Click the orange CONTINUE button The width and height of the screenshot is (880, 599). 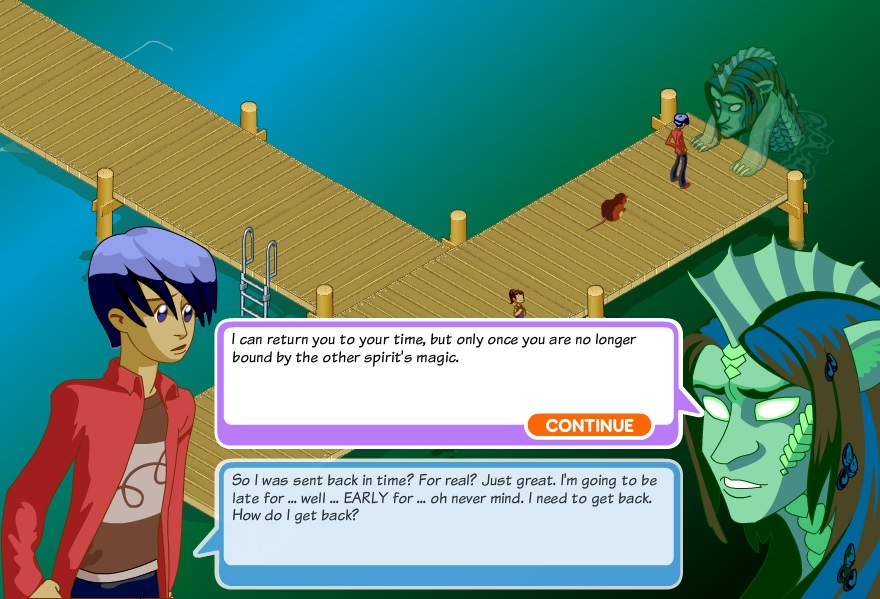(589, 426)
